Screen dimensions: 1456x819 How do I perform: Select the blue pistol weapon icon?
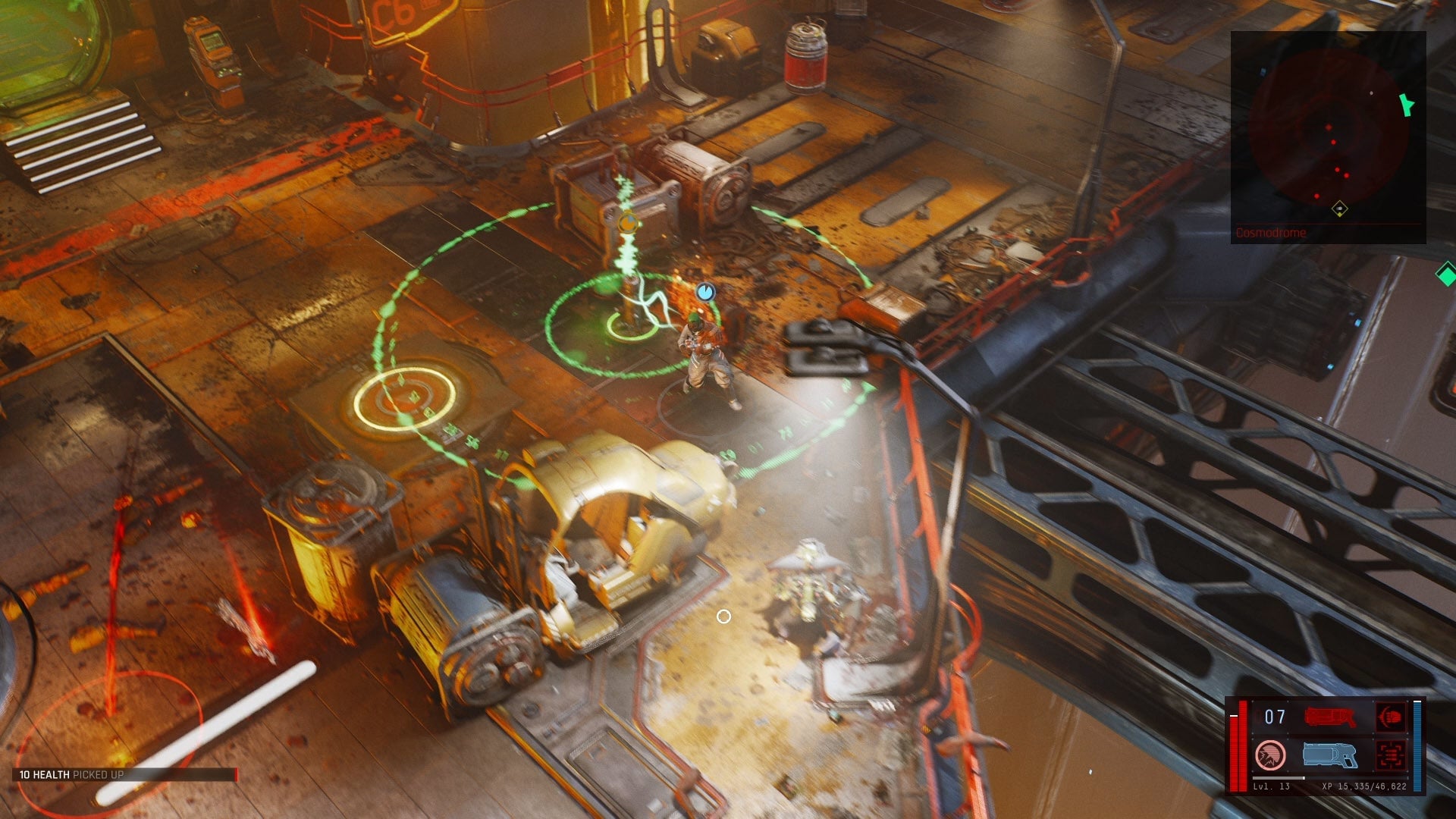[x=1330, y=755]
